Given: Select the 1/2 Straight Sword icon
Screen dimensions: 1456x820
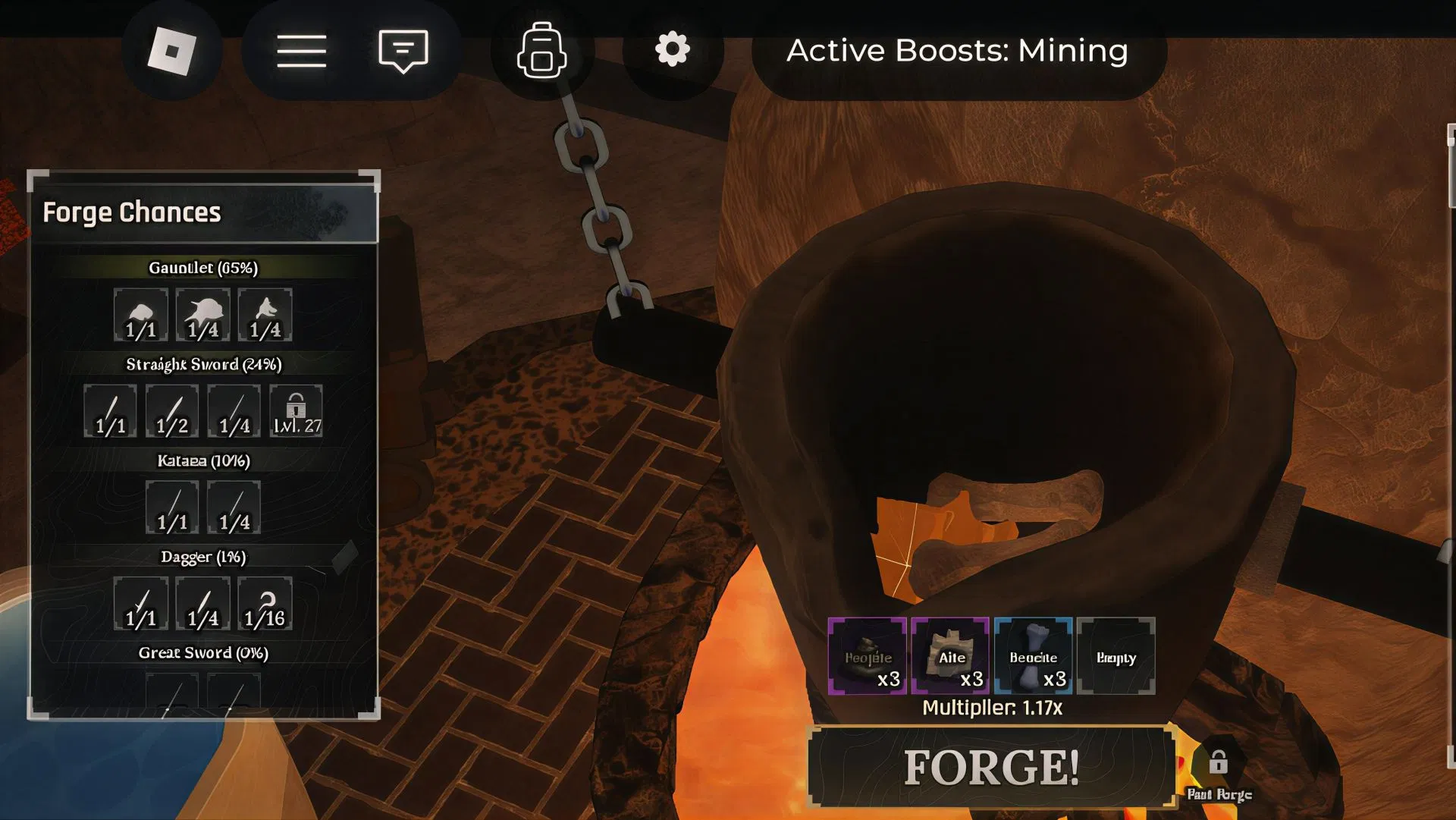Looking at the screenshot, I should [171, 410].
